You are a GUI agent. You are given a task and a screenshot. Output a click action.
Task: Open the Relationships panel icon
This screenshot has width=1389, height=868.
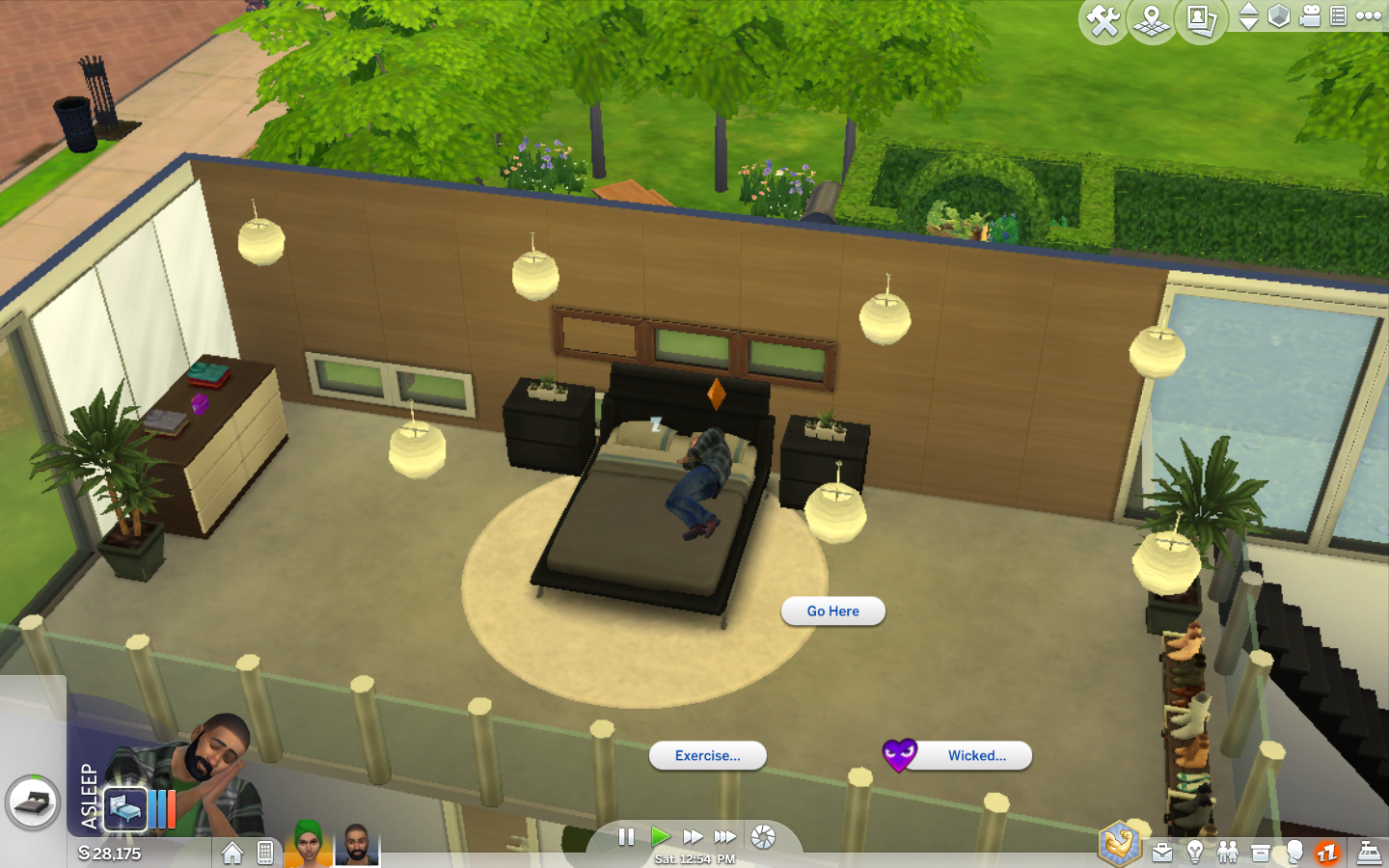click(1228, 851)
